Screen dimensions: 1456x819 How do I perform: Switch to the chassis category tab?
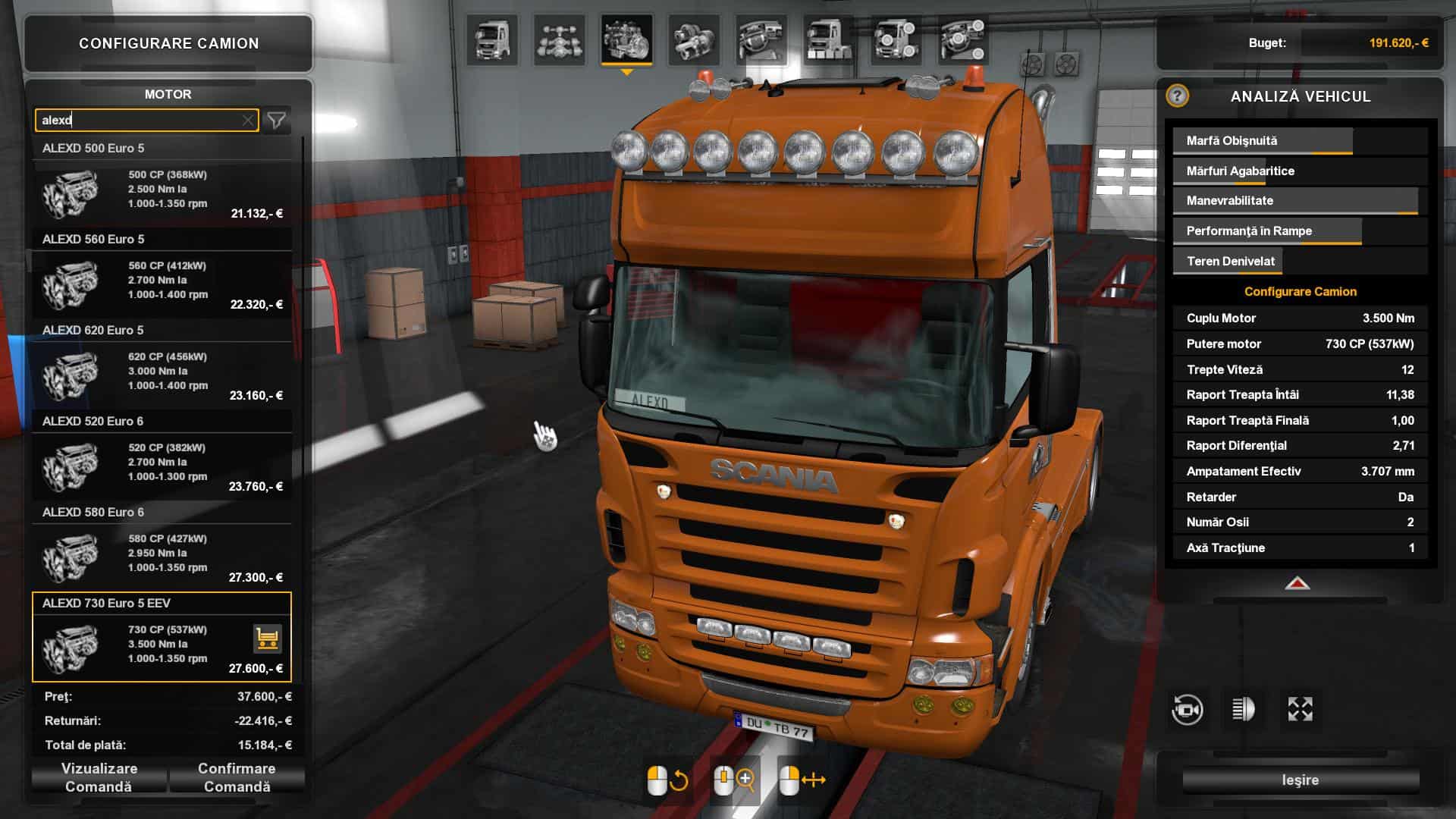[560, 39]
